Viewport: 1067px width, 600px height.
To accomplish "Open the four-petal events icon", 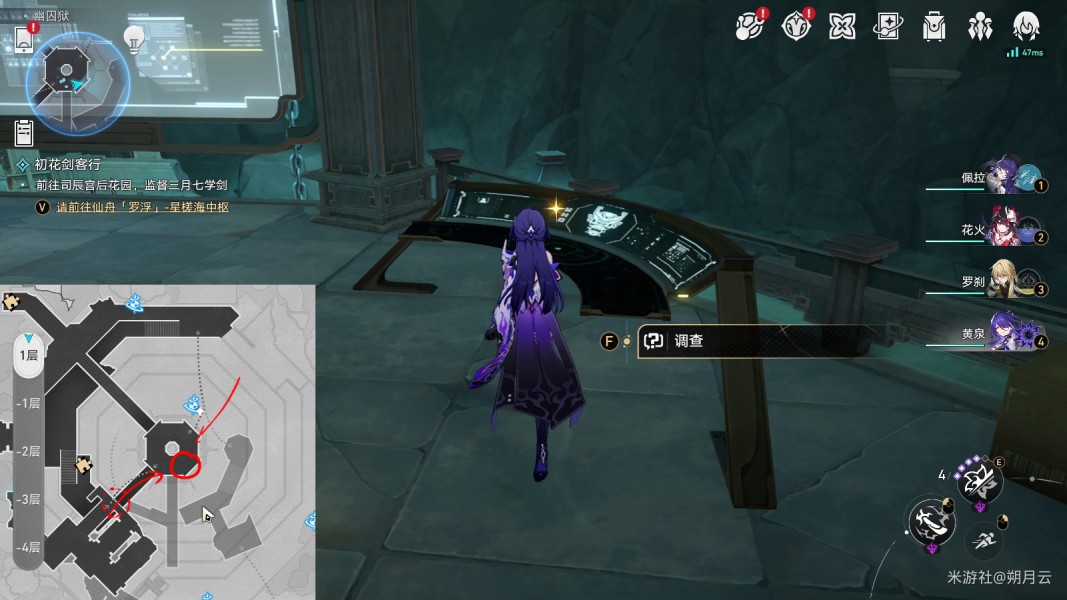I will (841, 27).
